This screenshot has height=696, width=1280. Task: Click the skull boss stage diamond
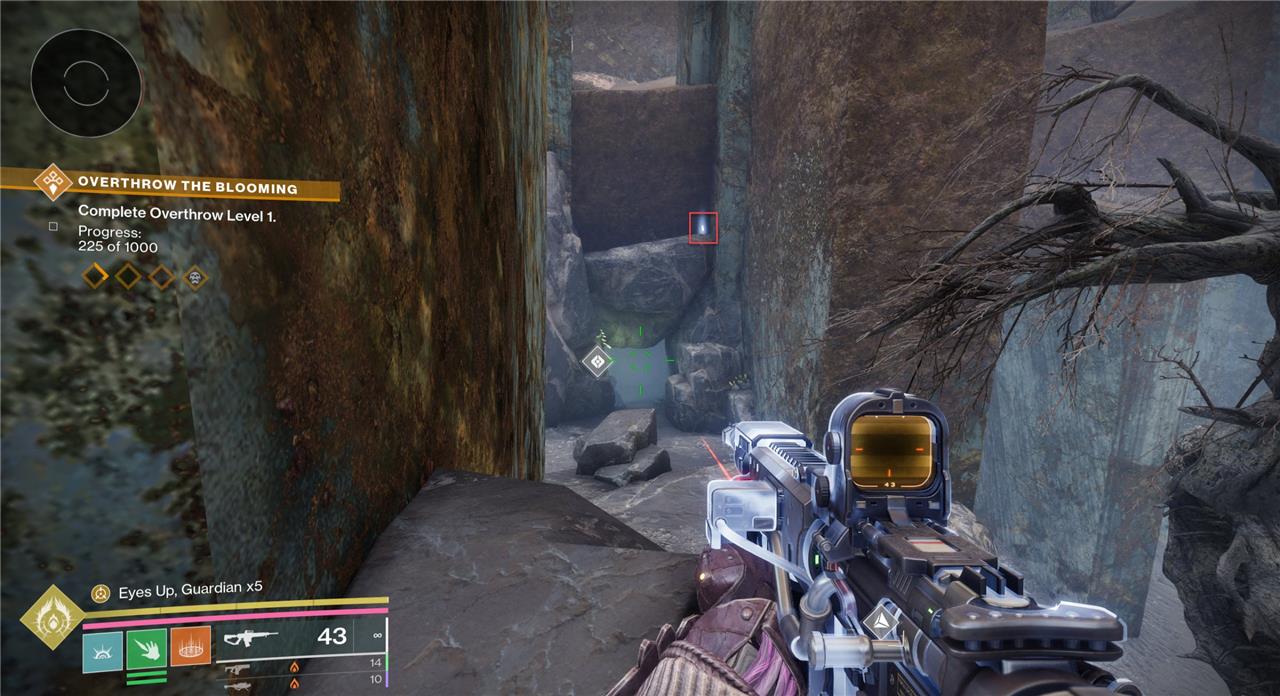[195, 276]
